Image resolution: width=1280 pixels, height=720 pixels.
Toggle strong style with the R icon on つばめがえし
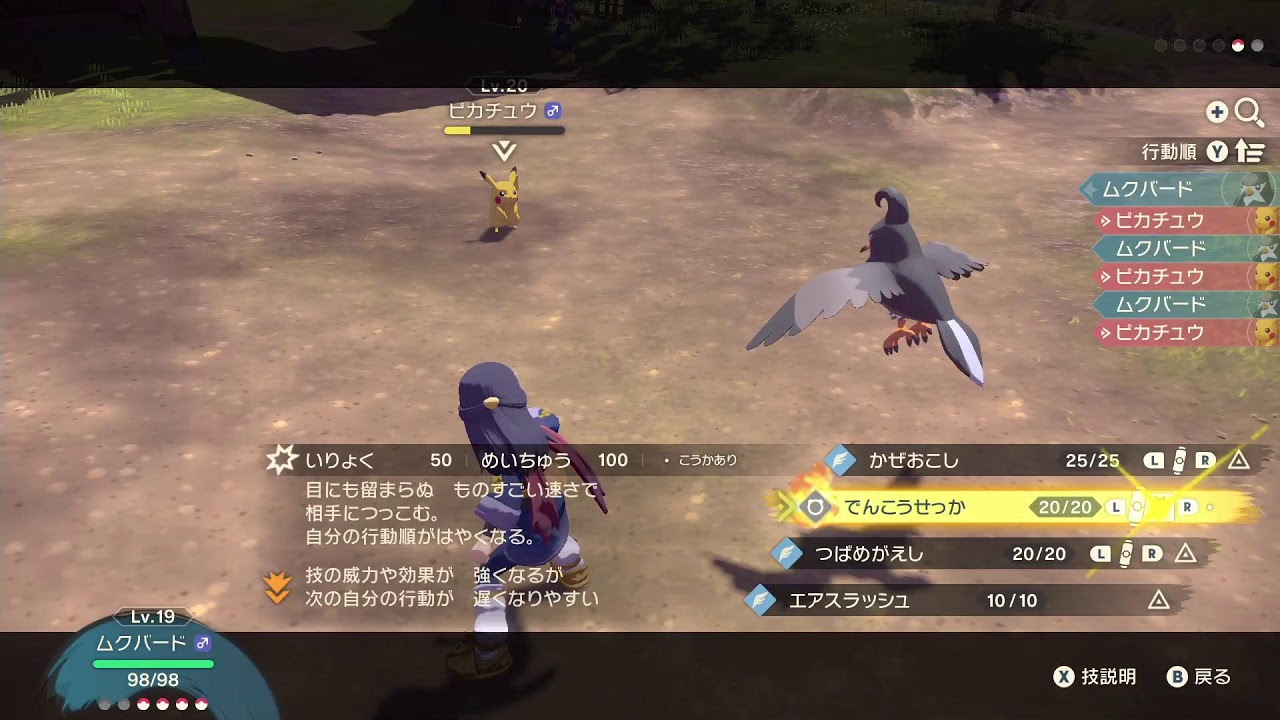point(1151,551)
